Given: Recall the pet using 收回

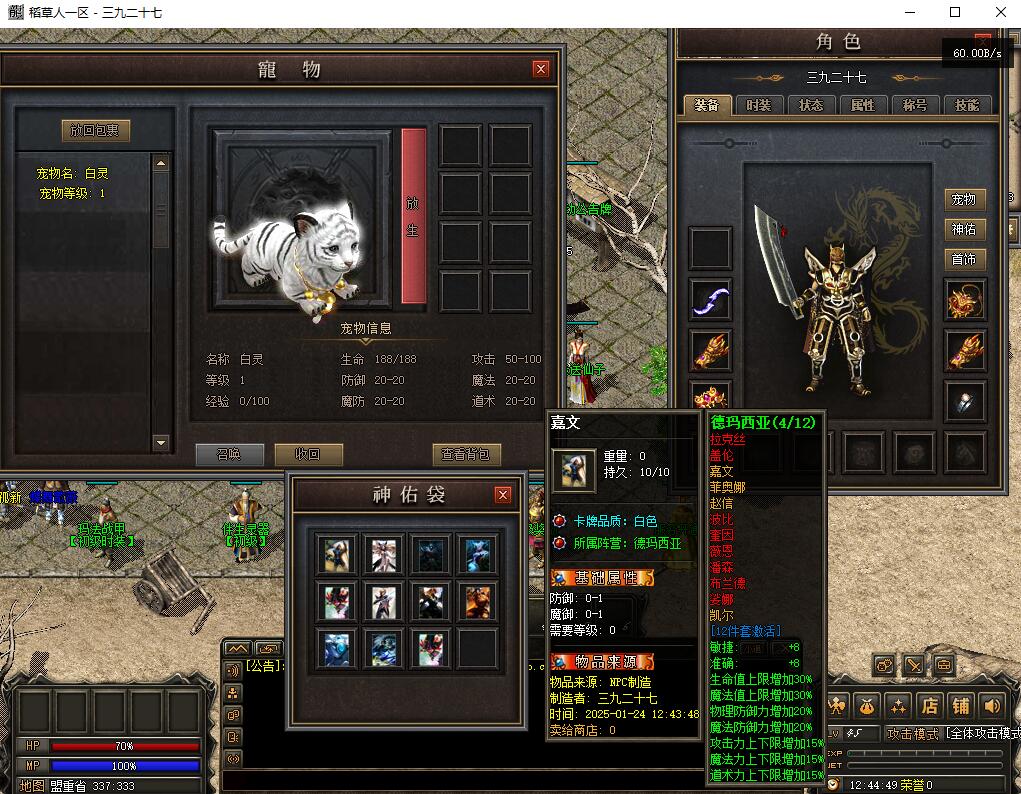Looking at the screenshot, I should pos(308,454).
